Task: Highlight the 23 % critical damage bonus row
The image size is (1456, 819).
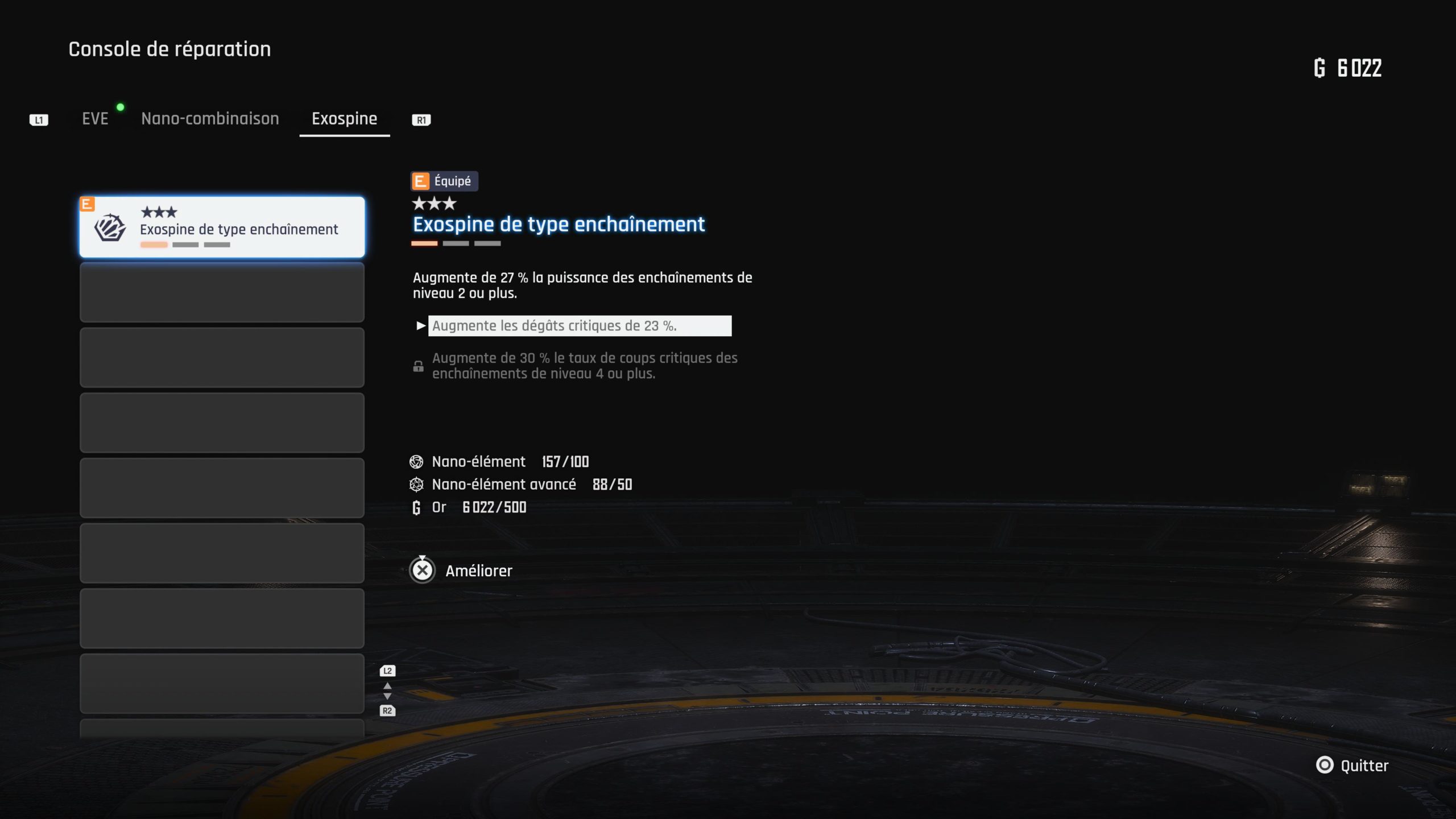Action: pos(579,326)
